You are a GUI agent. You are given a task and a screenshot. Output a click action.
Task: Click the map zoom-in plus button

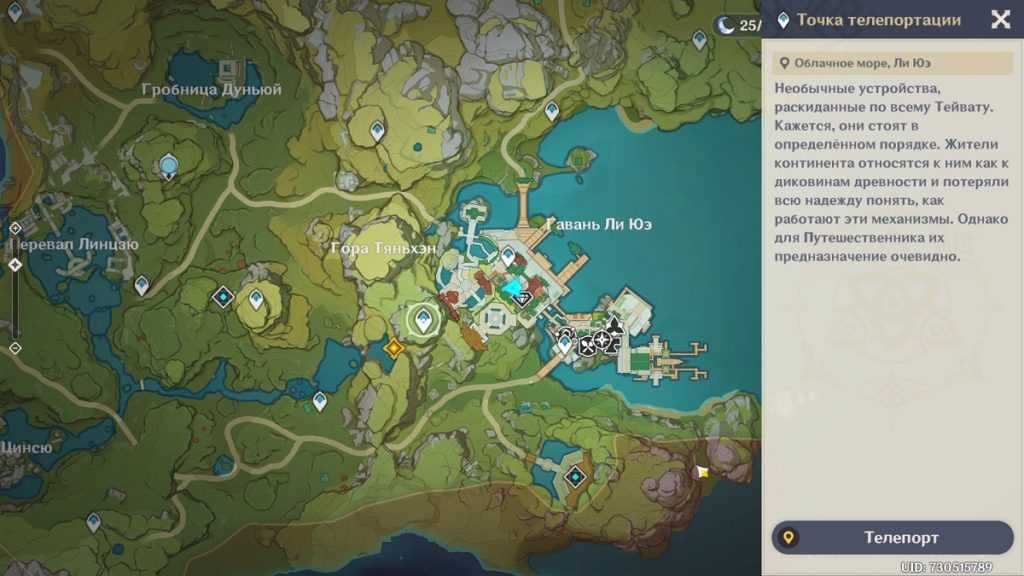(x=15, y=228)
